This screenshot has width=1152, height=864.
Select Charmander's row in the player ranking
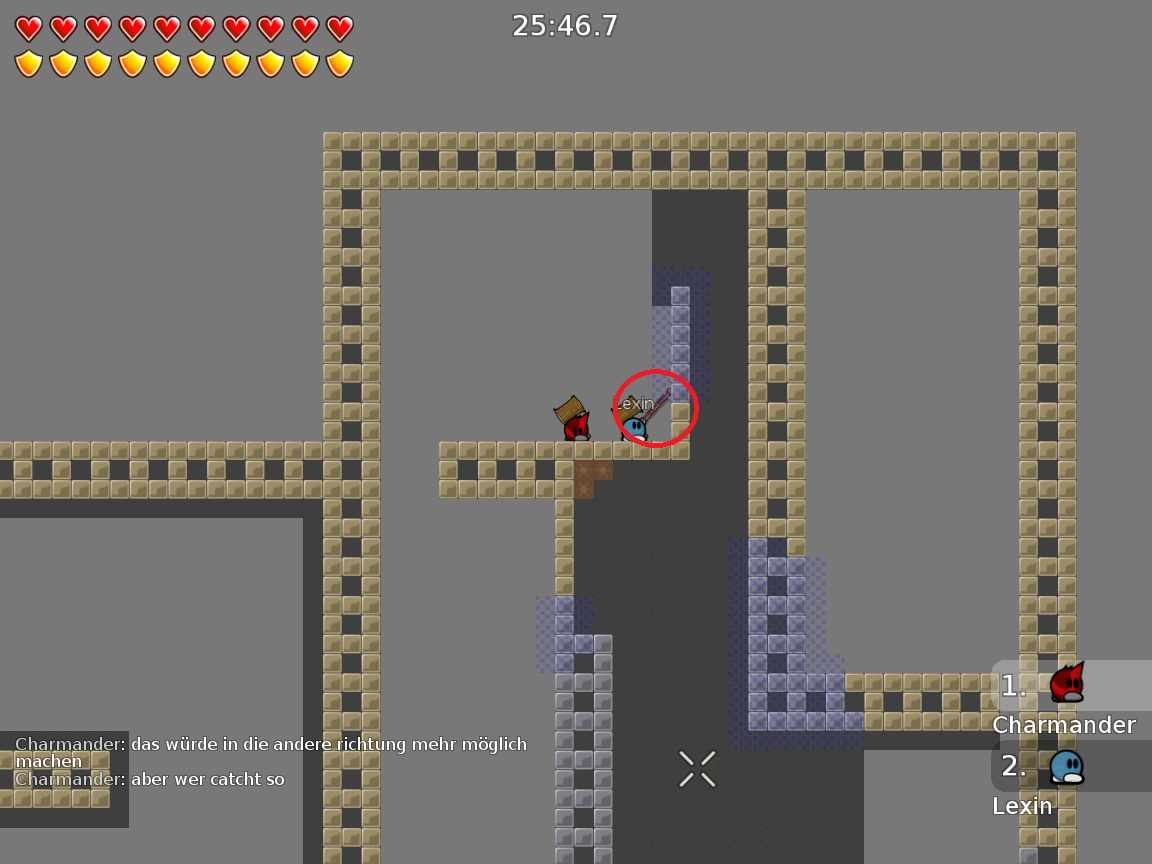click(1070, 700)
